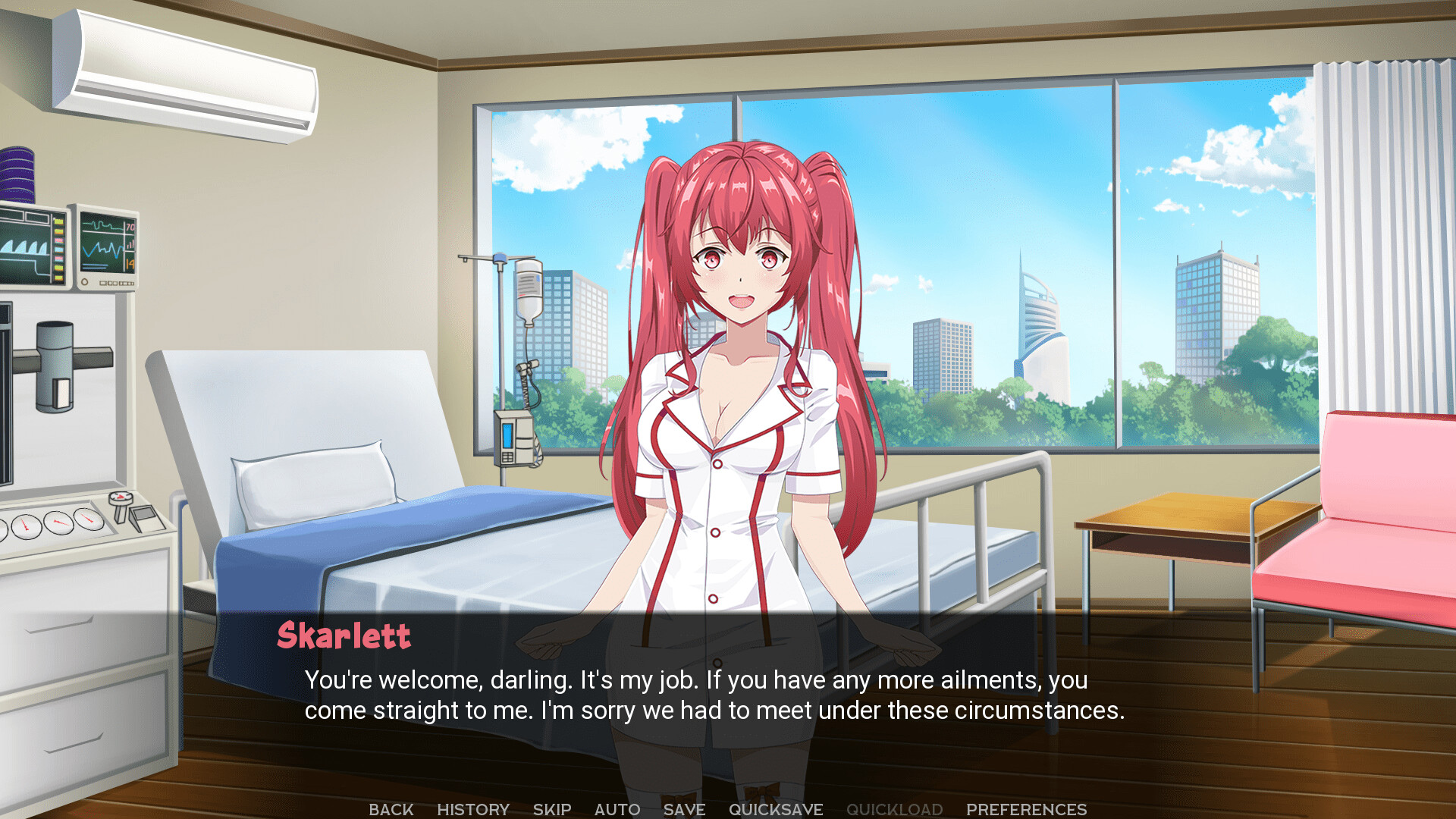Open the HISTORY log
The width and height of the screenshot is (1456, 819).
click(x=473, y=808)
